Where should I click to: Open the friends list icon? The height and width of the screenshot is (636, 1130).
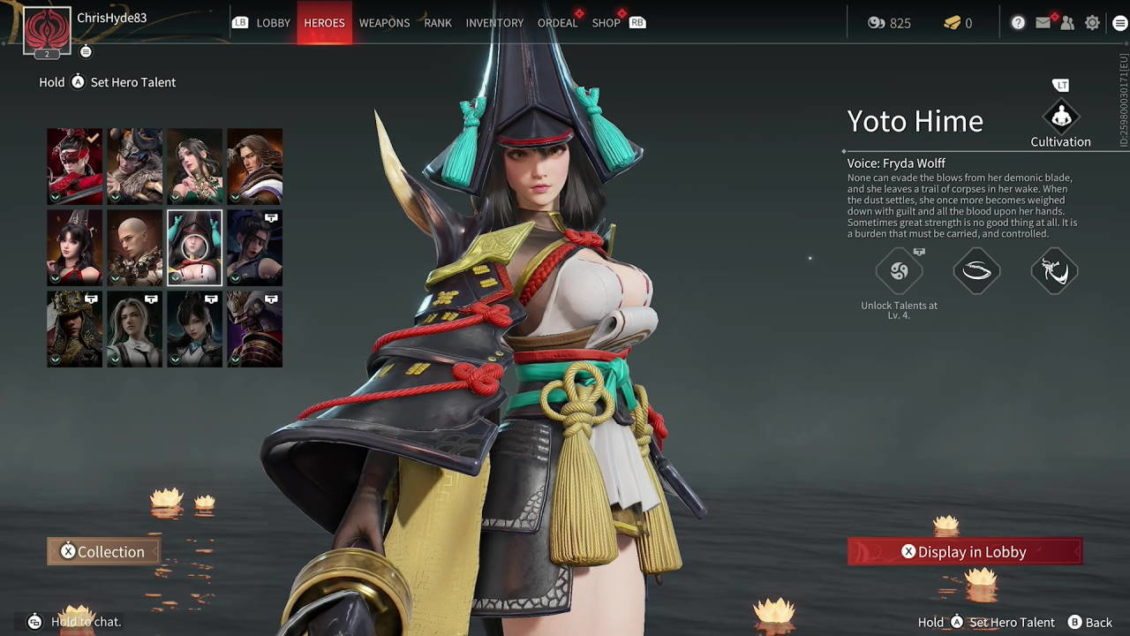tap(1067, 23)
